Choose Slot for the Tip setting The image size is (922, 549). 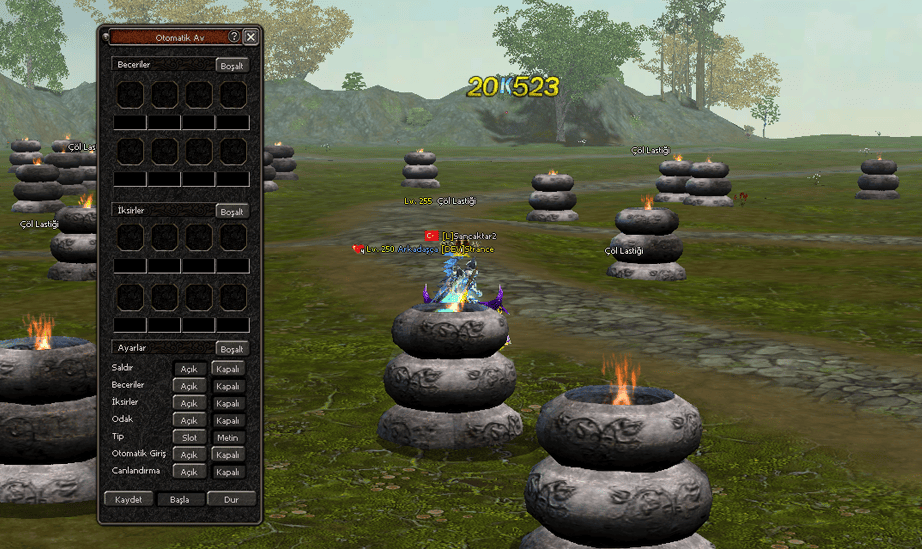pyautogui.click(x=189, y=437)
